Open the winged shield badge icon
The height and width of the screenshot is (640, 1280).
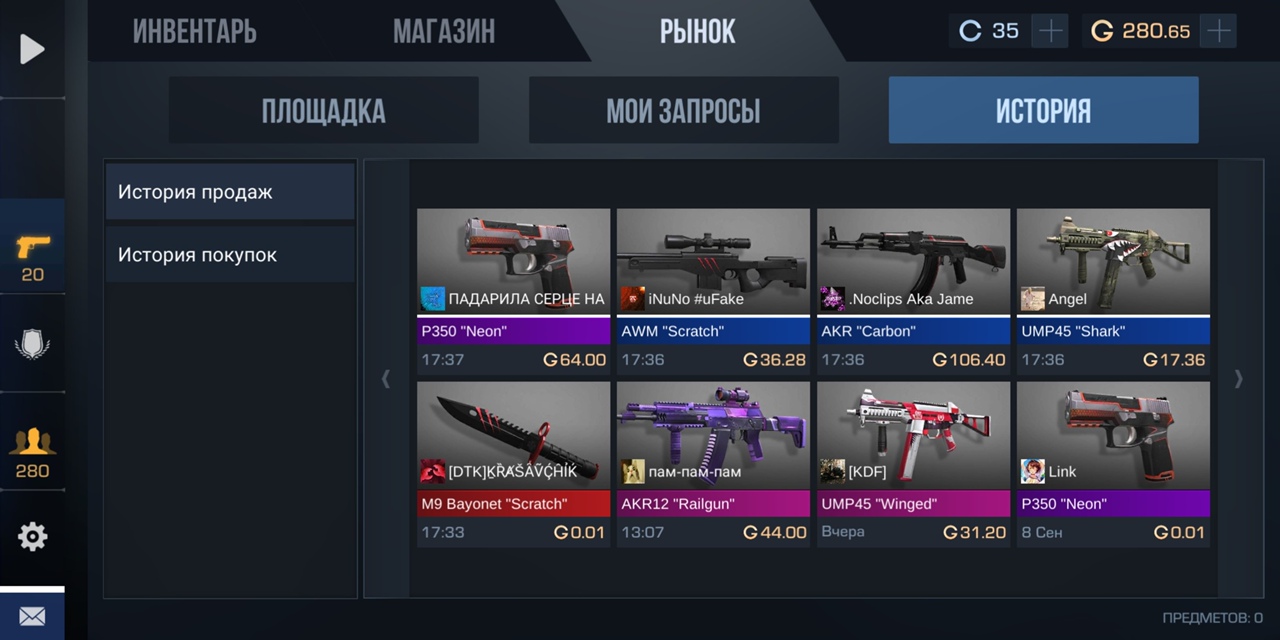32,345
